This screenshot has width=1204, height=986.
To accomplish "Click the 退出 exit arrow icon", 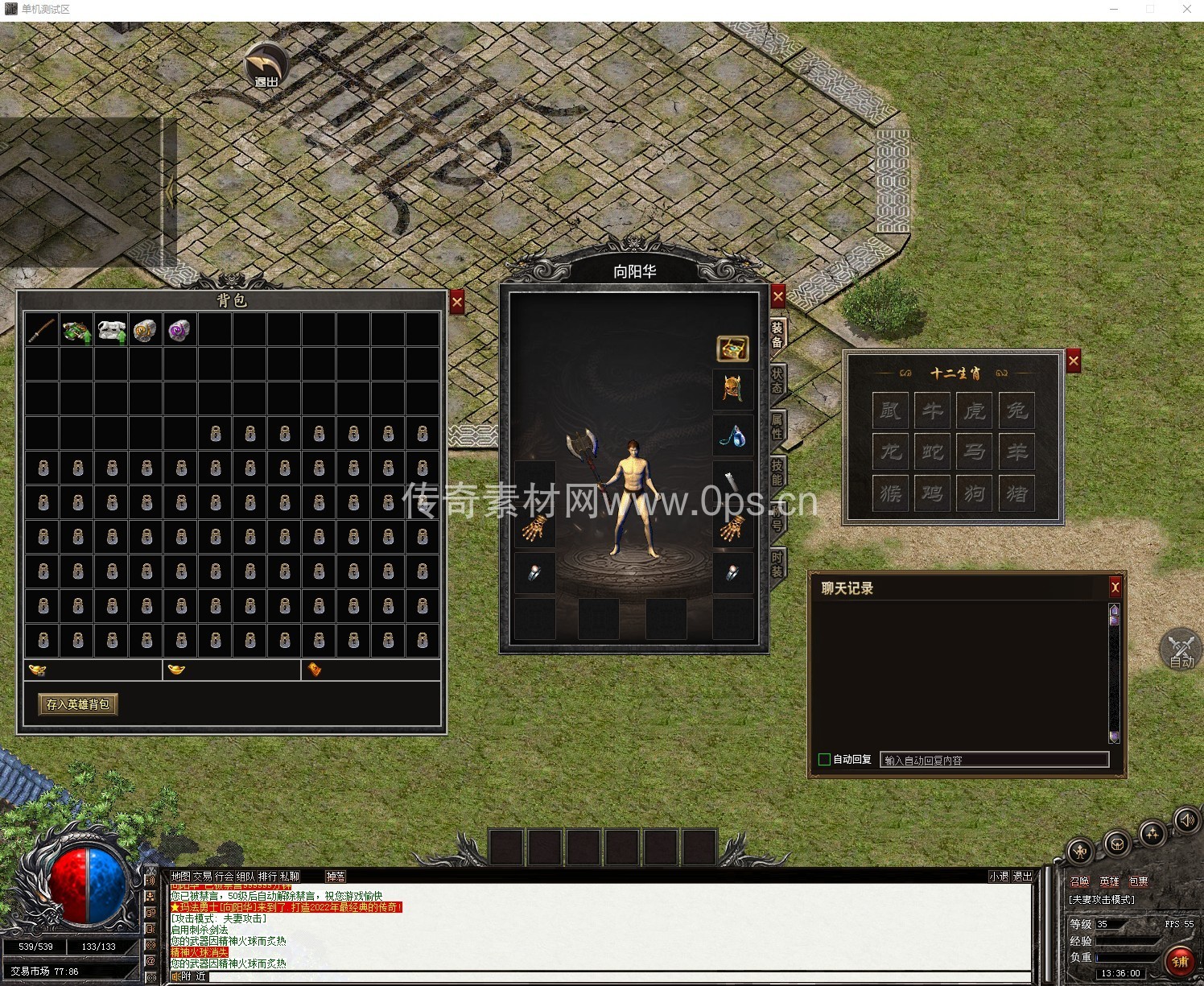I will click(266, 66).
